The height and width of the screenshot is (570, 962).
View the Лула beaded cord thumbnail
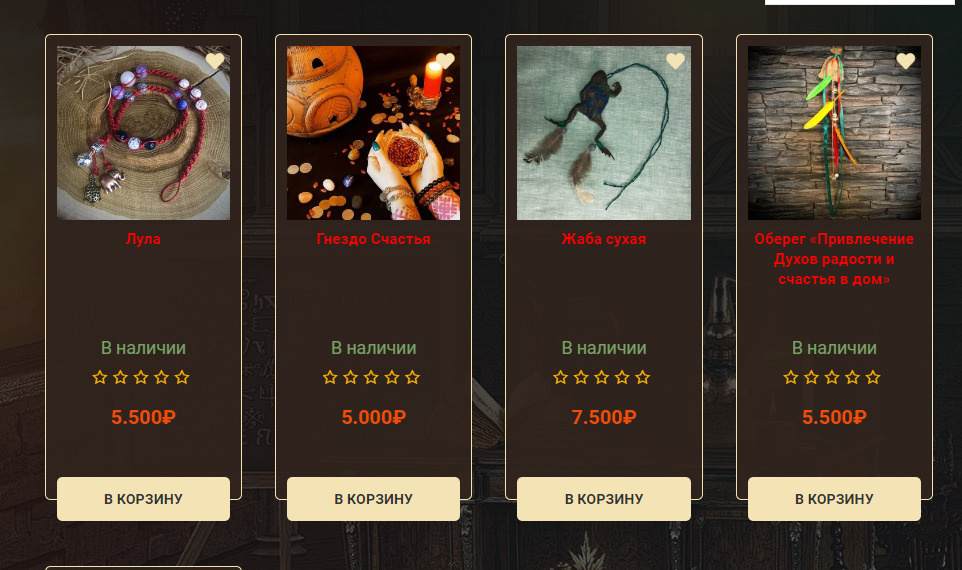pos(143,133)
